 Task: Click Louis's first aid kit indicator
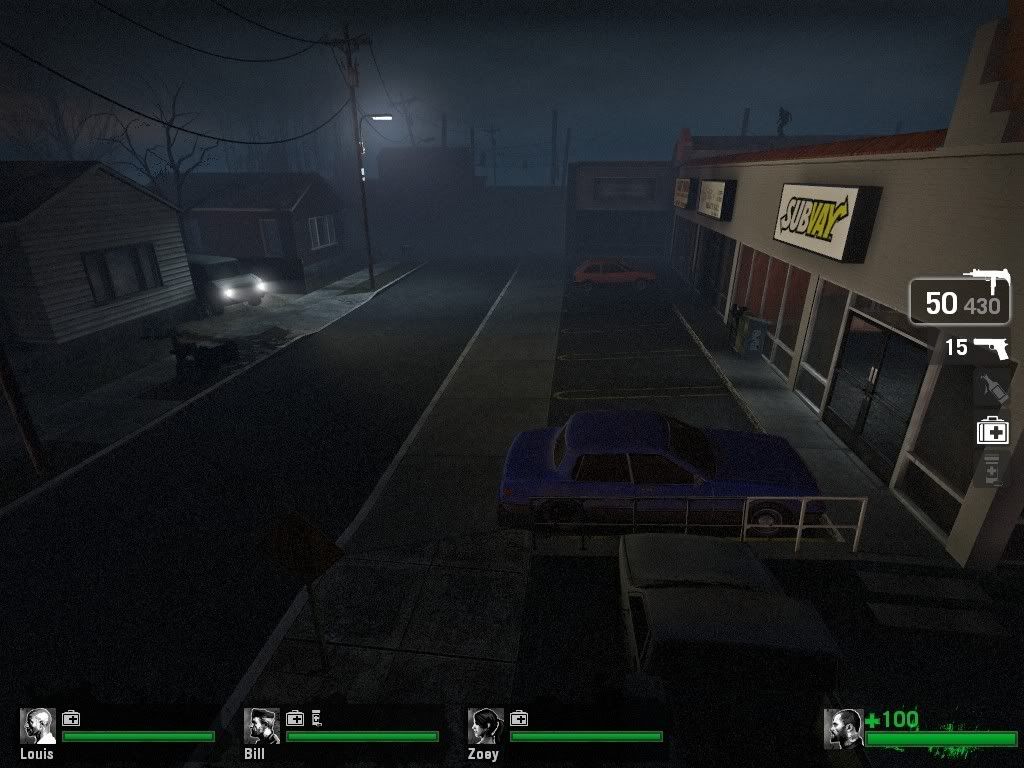click(x=71, y=718)
